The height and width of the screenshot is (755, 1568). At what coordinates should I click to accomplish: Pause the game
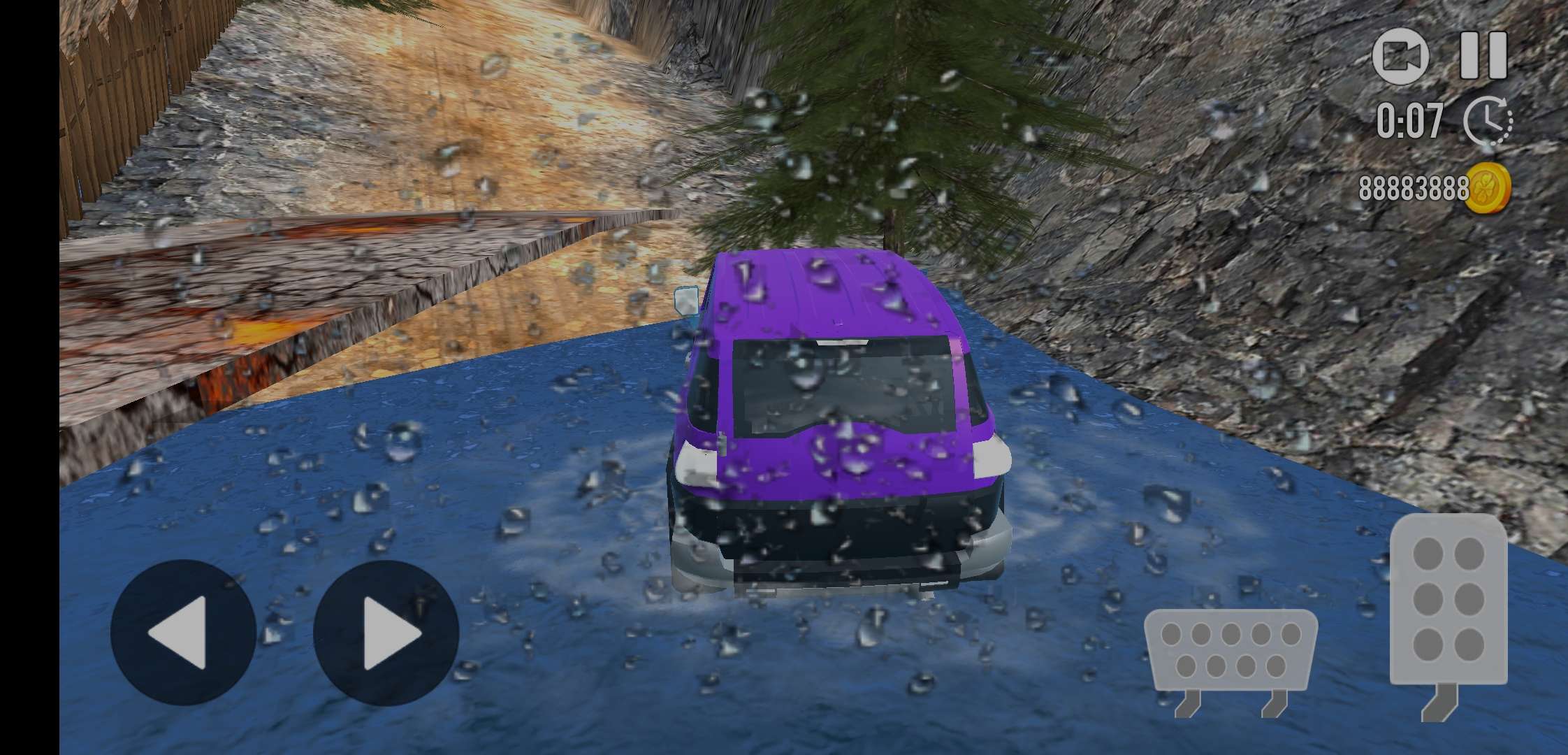(1483, 56)
